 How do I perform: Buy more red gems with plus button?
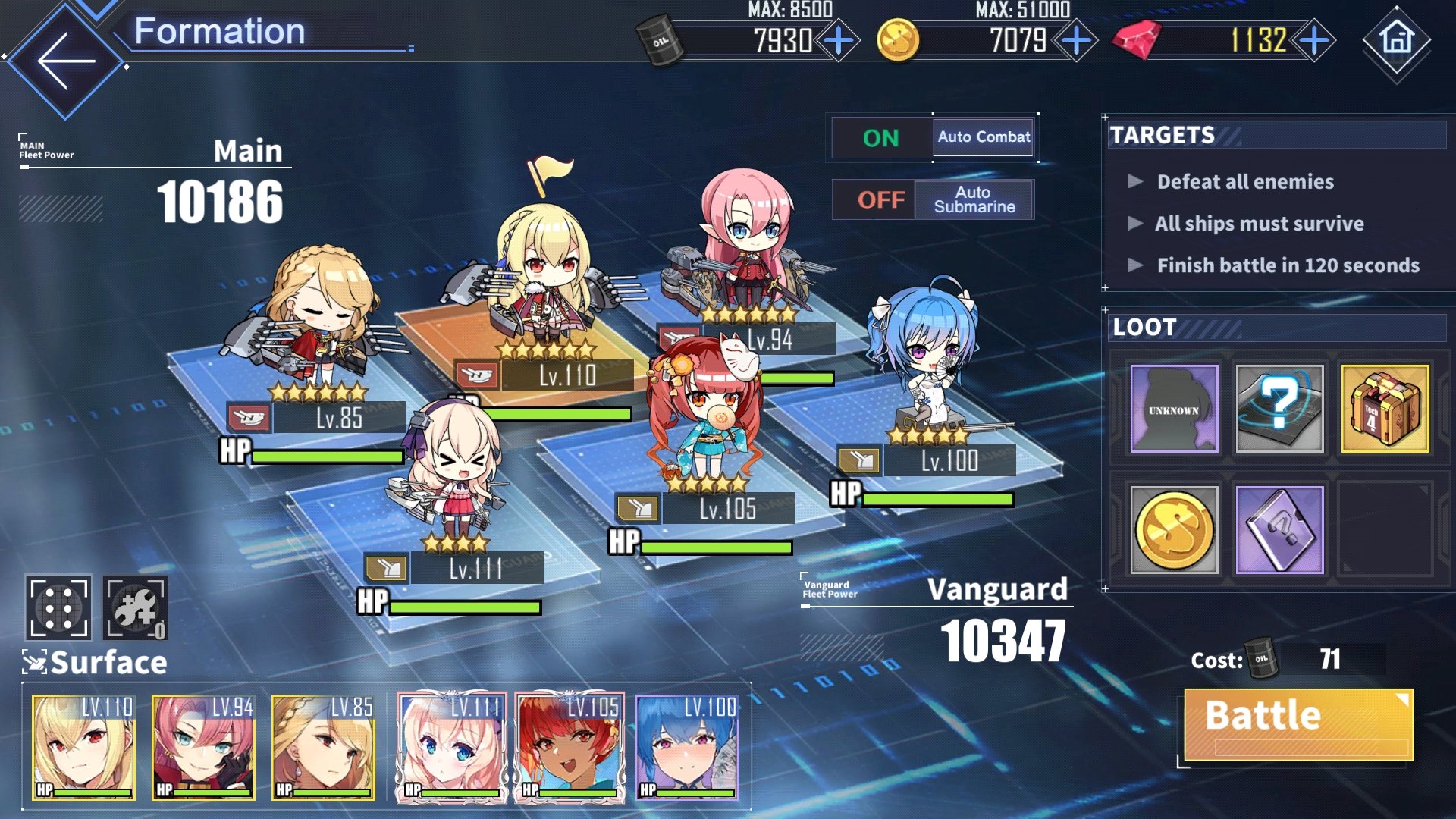(x=1314, y=41)
